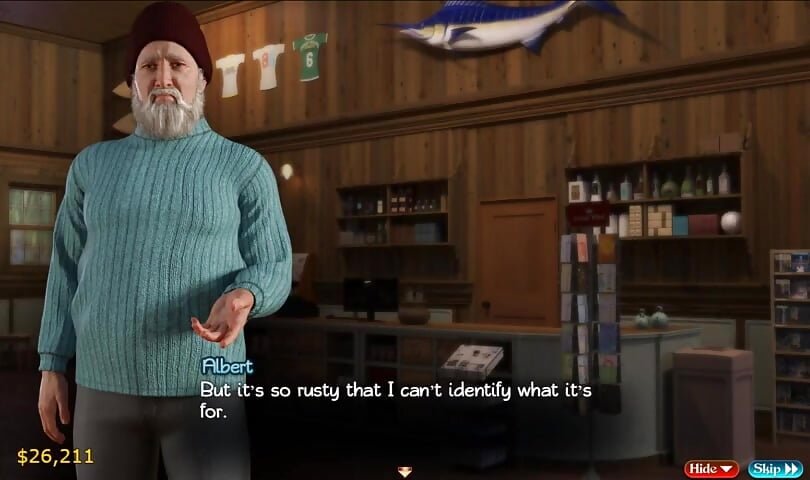Skip the dialogue with Albert

pyautogui.click(x=775, y=468)
